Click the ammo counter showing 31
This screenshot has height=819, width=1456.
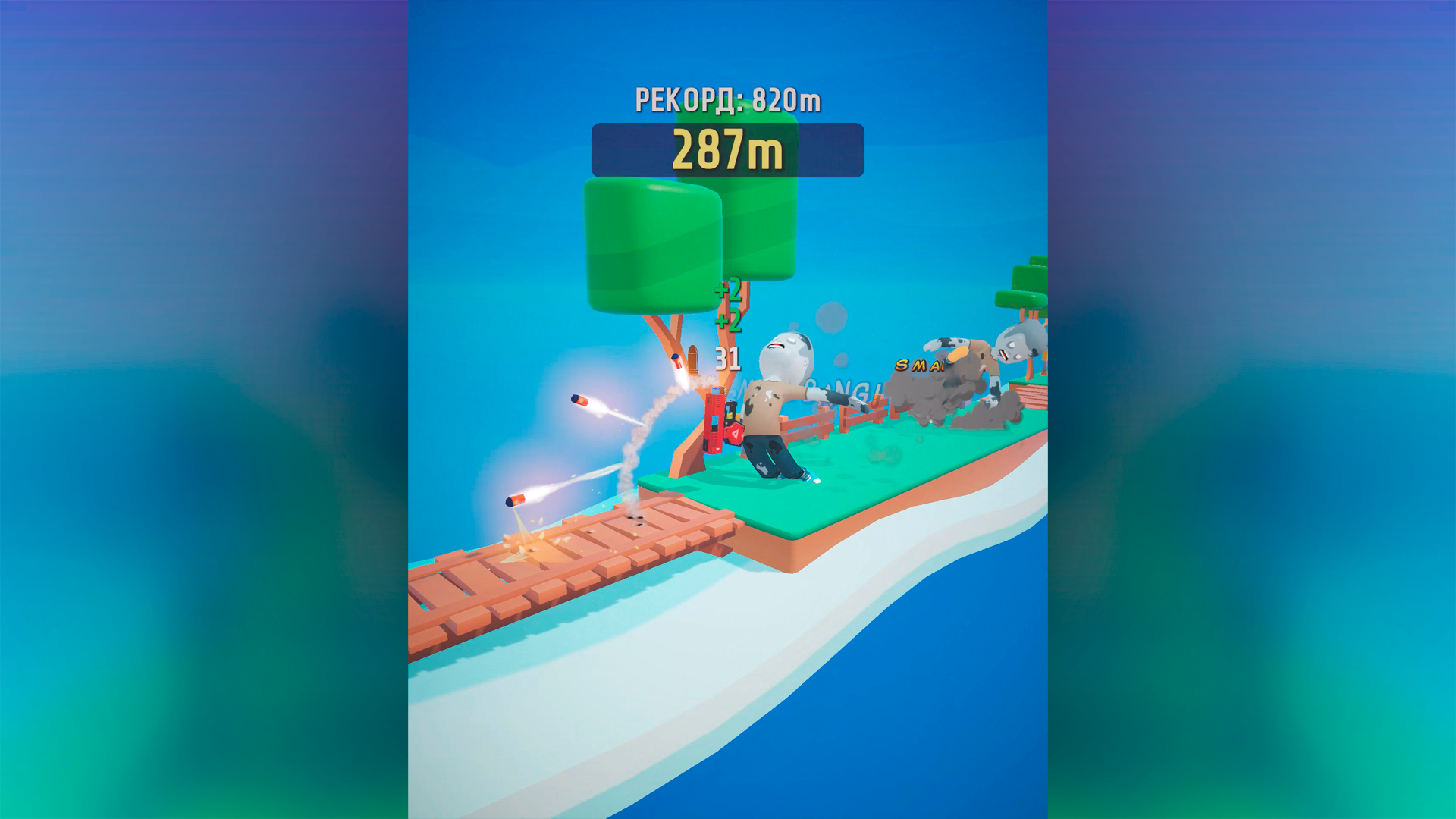pos(726,359)
